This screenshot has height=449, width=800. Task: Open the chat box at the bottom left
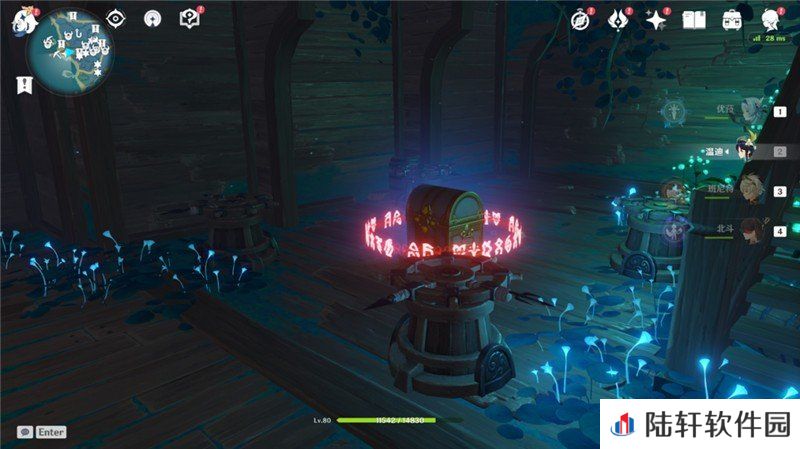[42, 432]
